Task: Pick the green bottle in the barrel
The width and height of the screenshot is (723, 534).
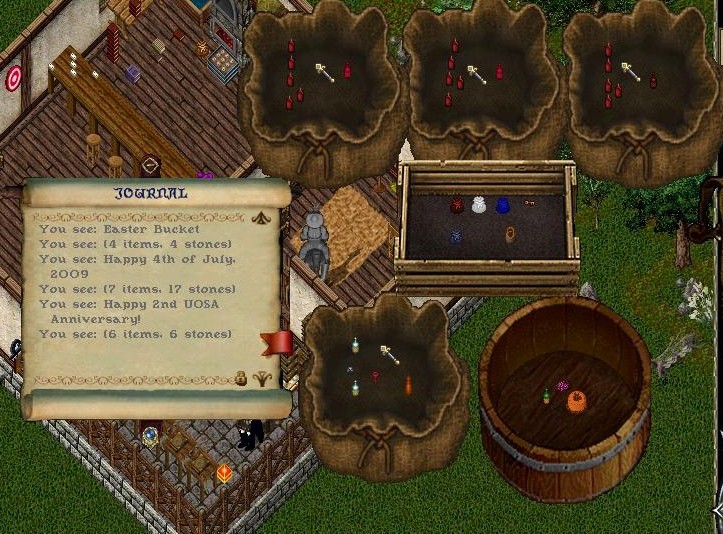Action: coord(546,395)
